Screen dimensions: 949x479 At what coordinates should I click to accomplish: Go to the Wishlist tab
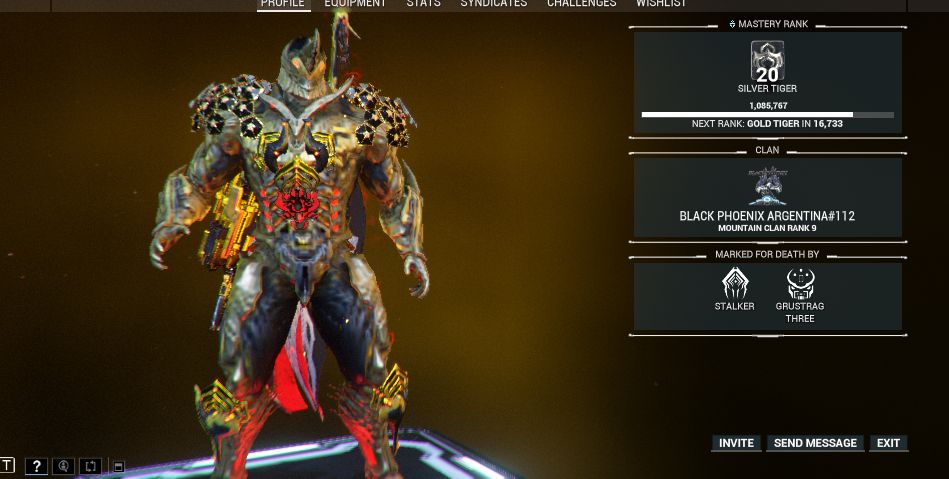coord(661,4)
